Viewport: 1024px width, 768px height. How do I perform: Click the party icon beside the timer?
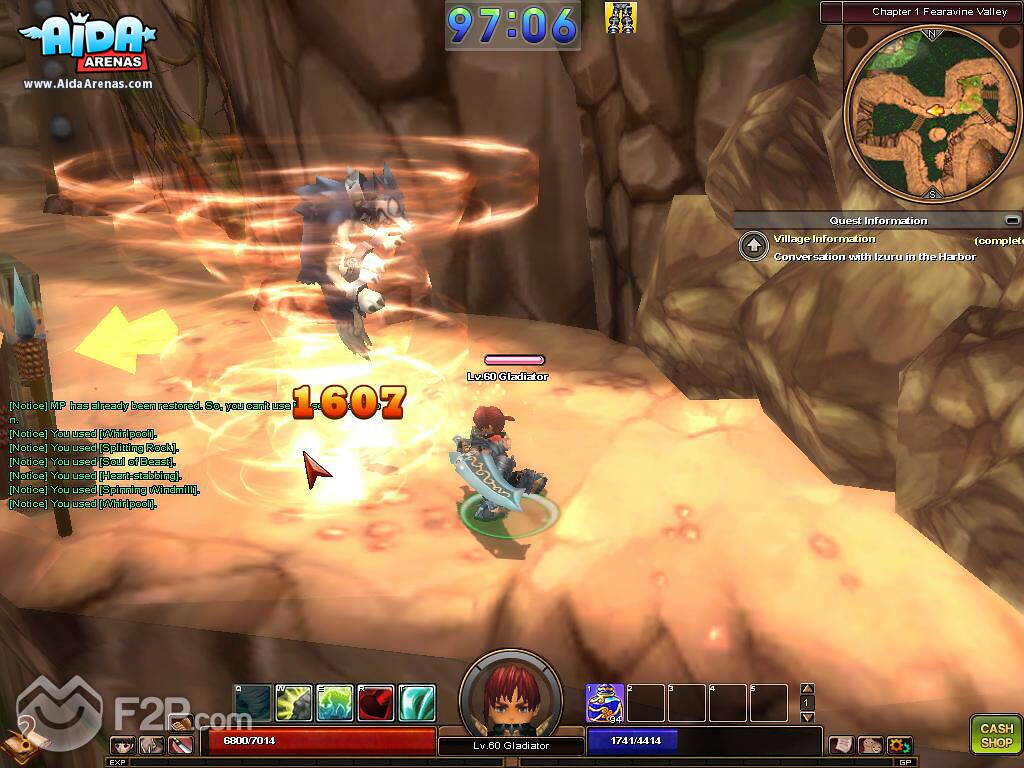tap(621, 18)
